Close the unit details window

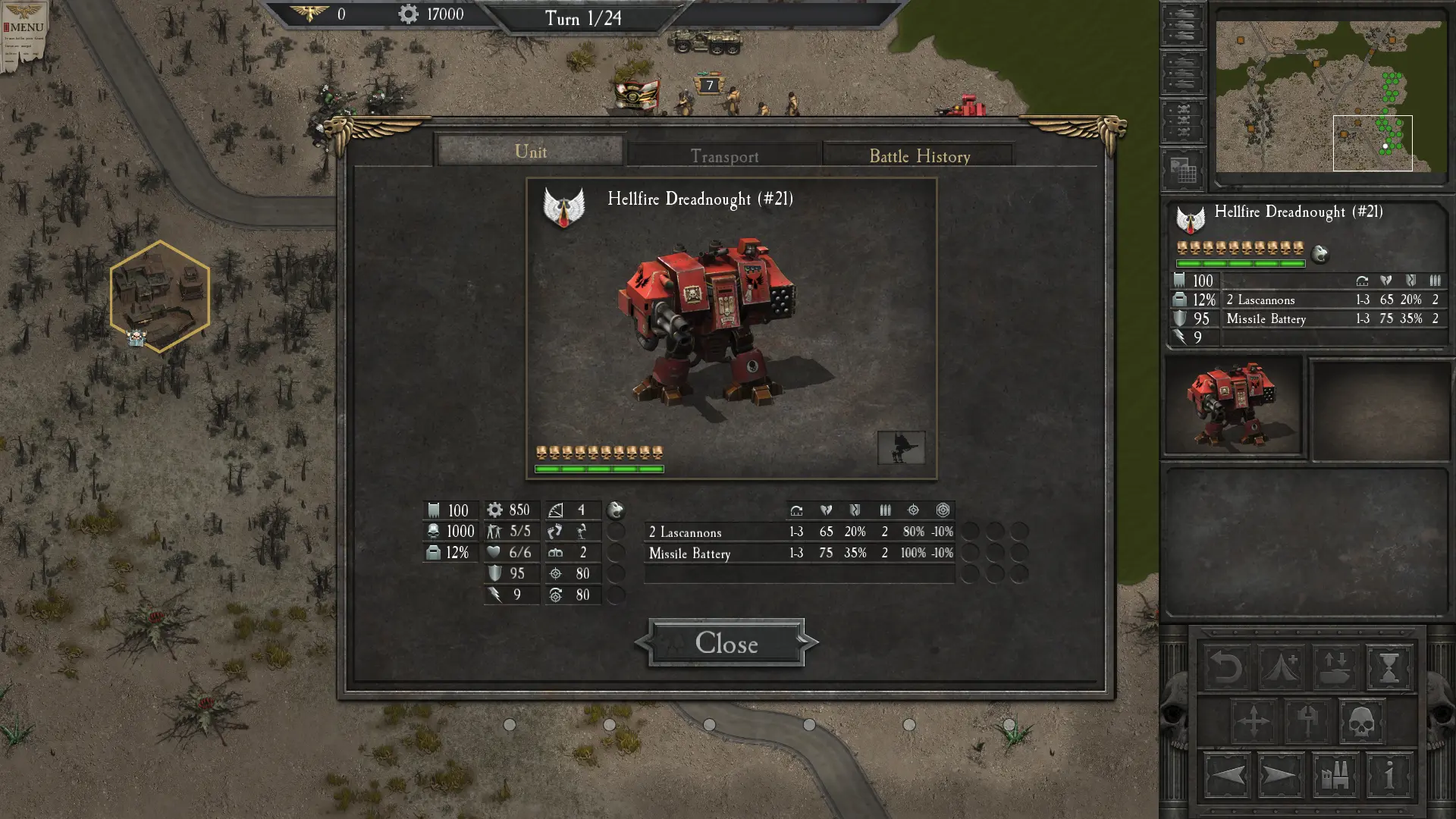click(726, 643)
